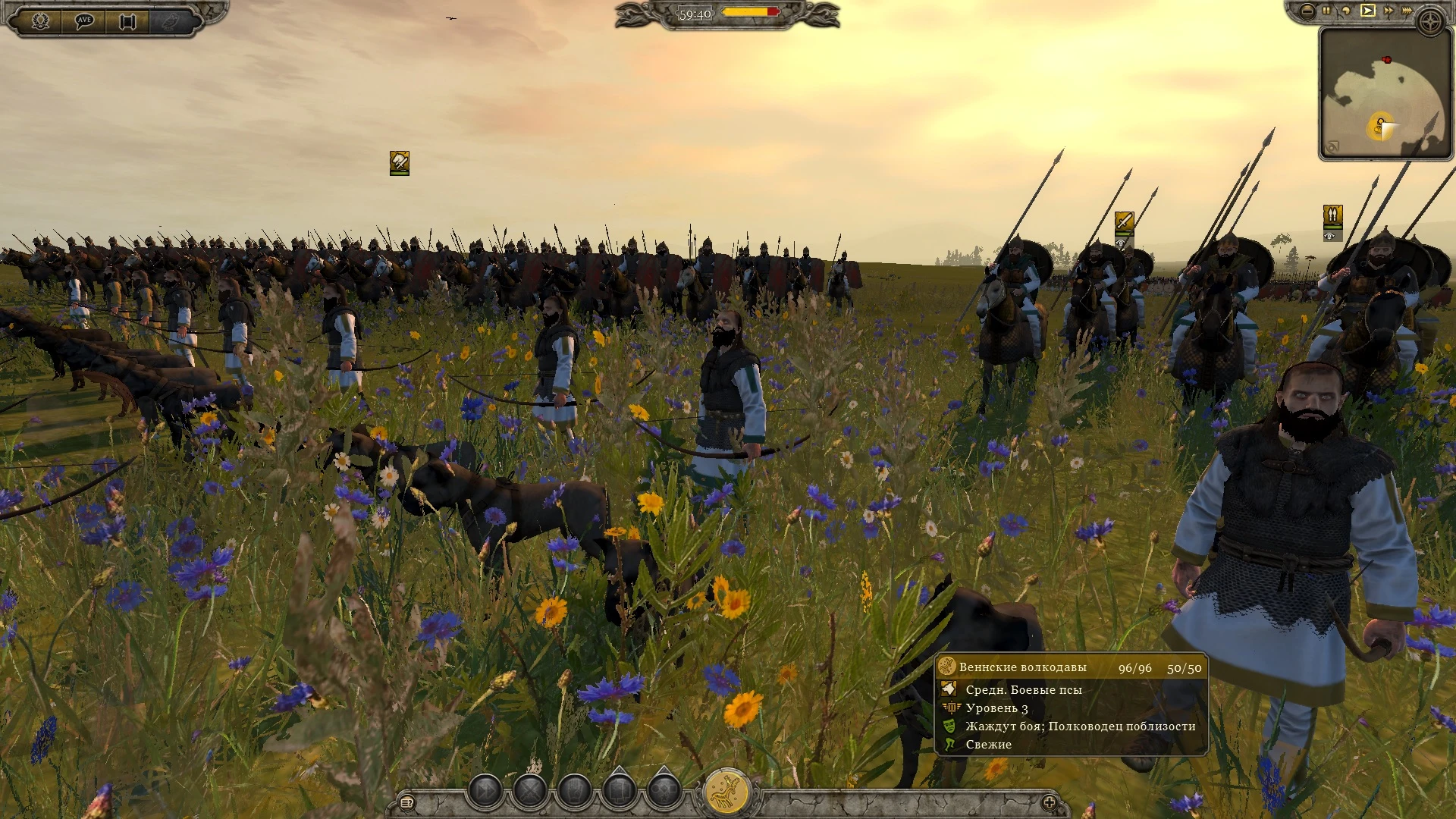
Task: Collapse the speed controls with the round minus button
Action: click(1306, 11)
